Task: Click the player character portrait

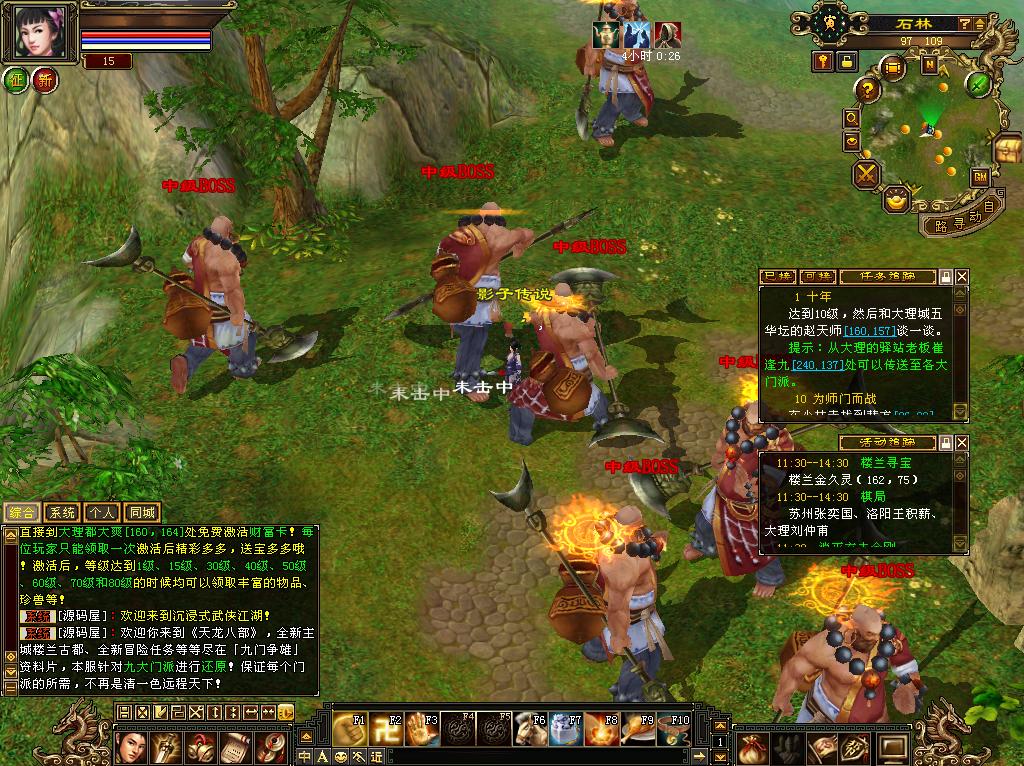Action: (x=41, y=32)
